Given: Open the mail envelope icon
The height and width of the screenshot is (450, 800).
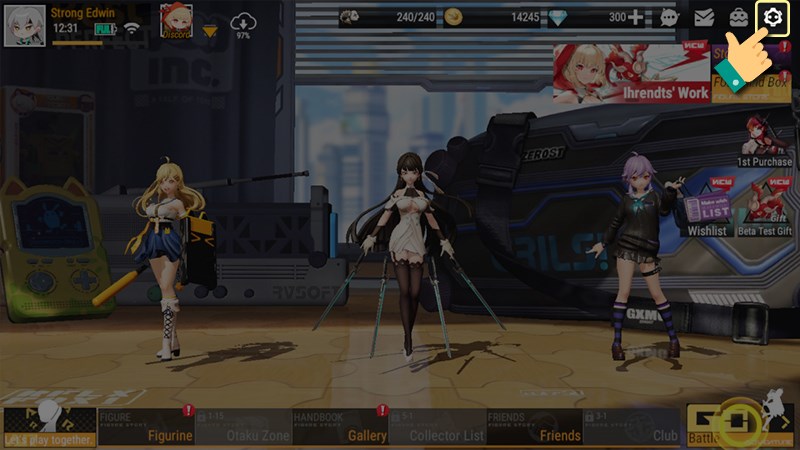Looking at the screenshot, I should point(704,17).
